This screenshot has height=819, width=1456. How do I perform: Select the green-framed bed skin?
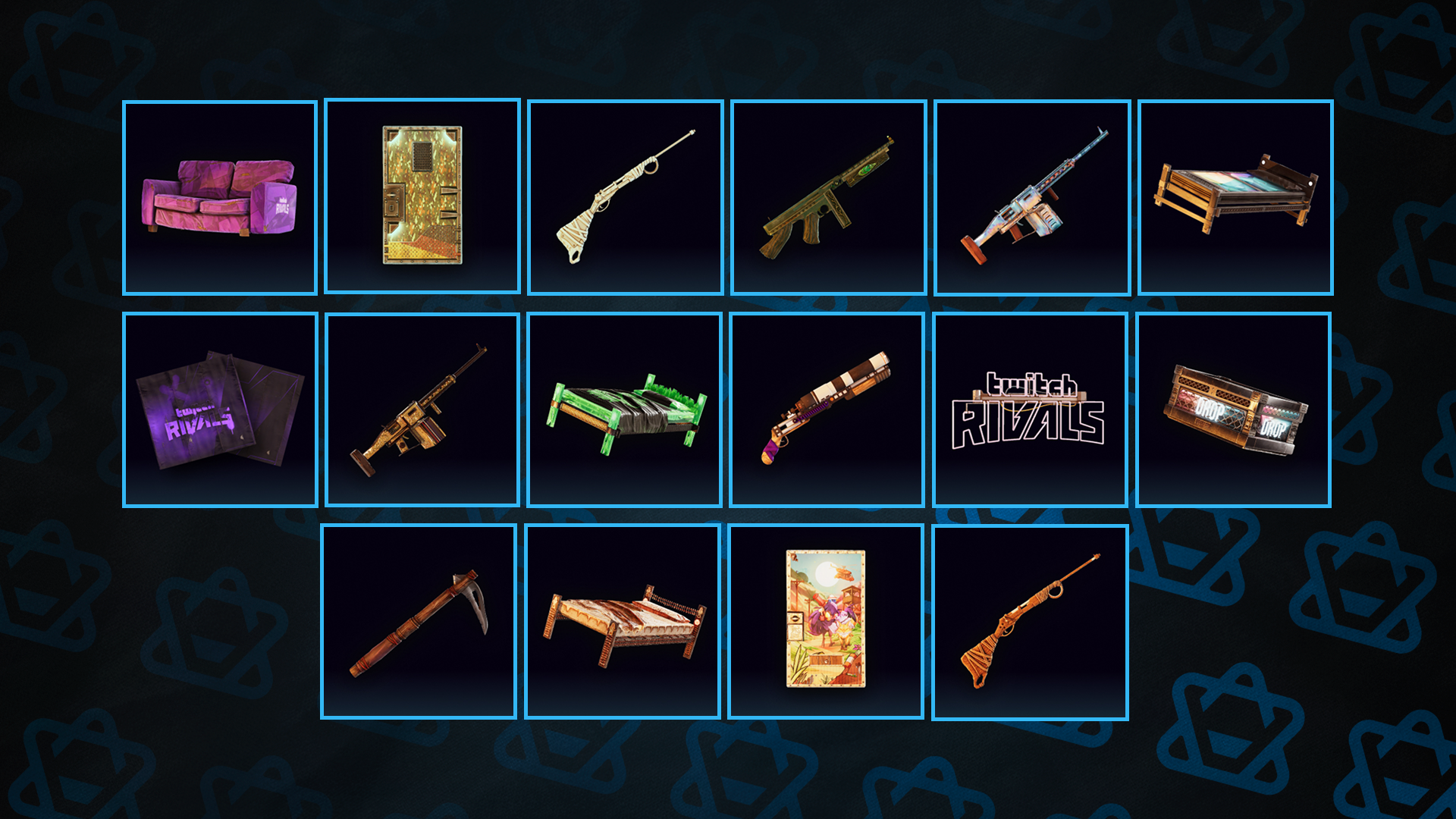click(x=625, y=409)
